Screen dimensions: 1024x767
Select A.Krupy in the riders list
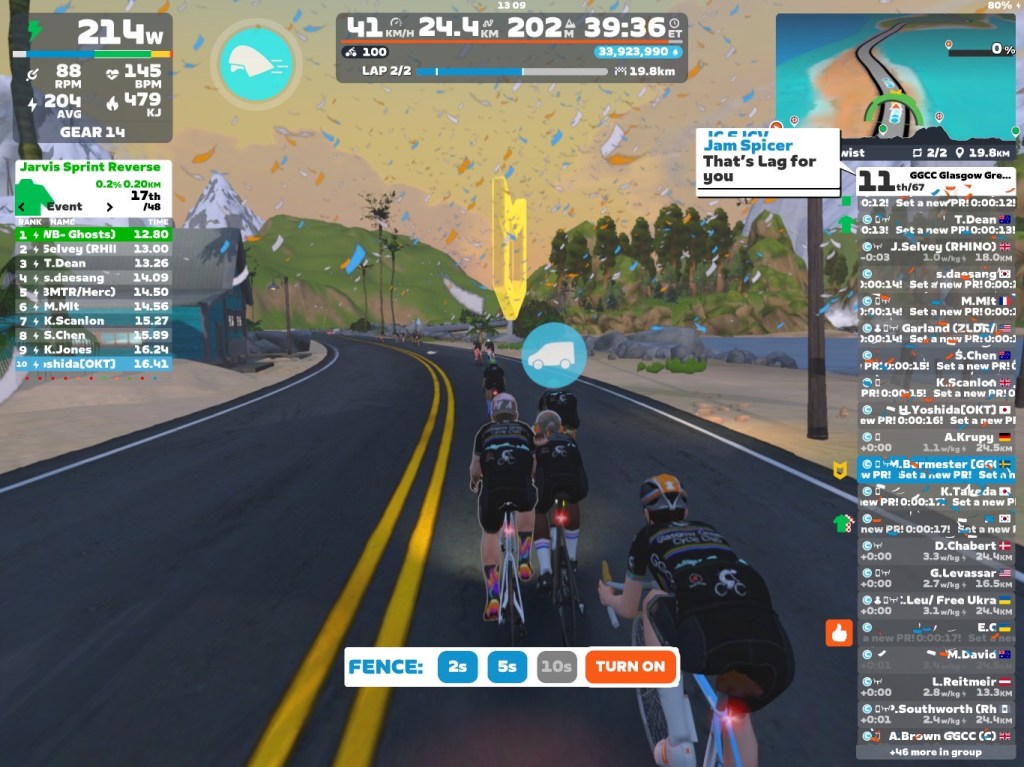click(x=936, y=442)
